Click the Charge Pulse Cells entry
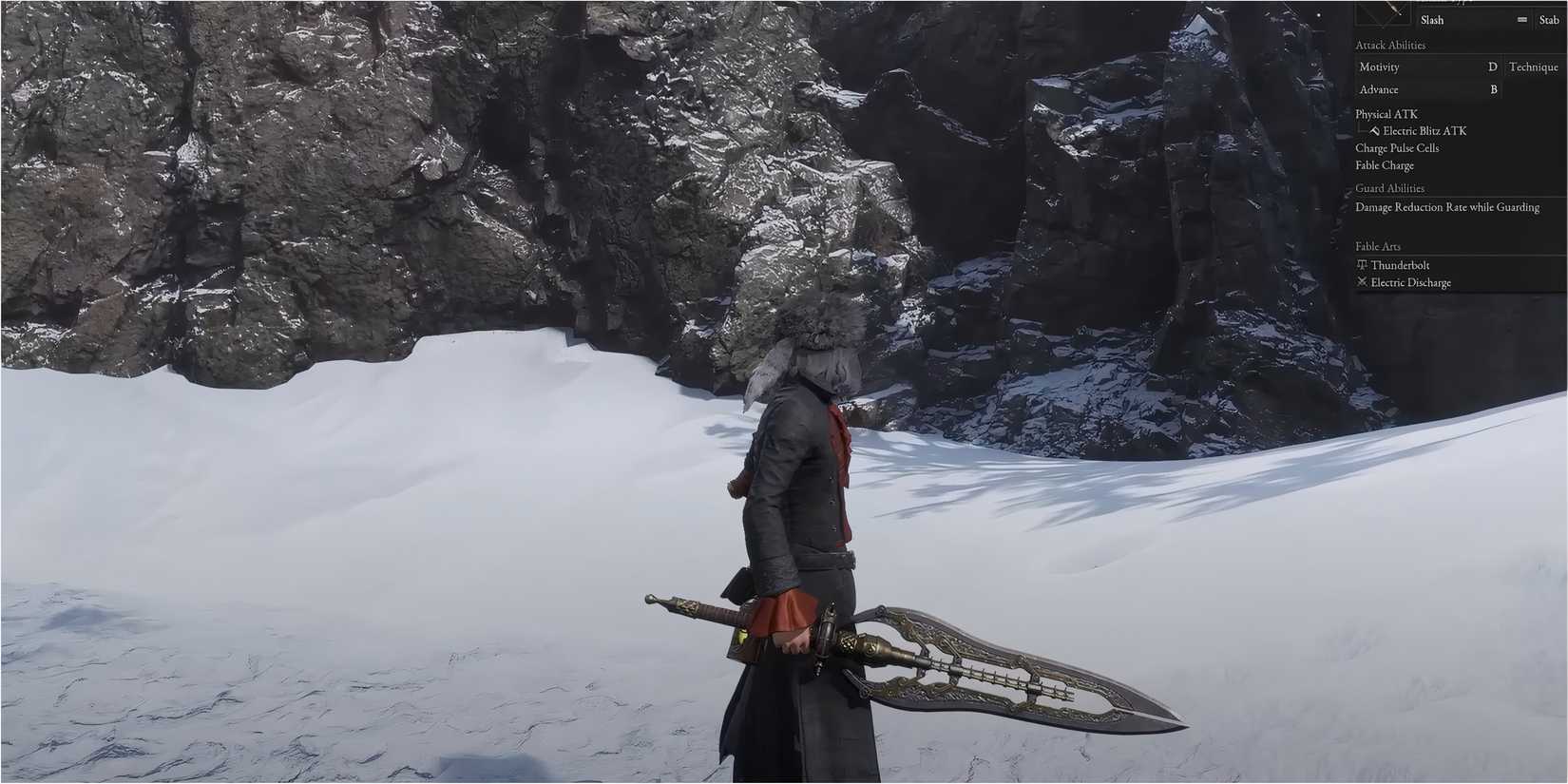Image resolution: width=1568 pixels, height=784 pixels. pos(1397,148)
